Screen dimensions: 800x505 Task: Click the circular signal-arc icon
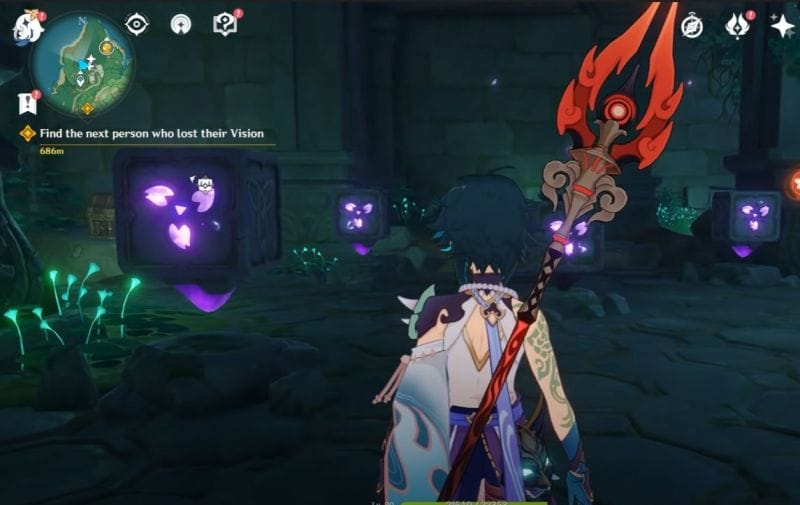[x=181, y=24]
